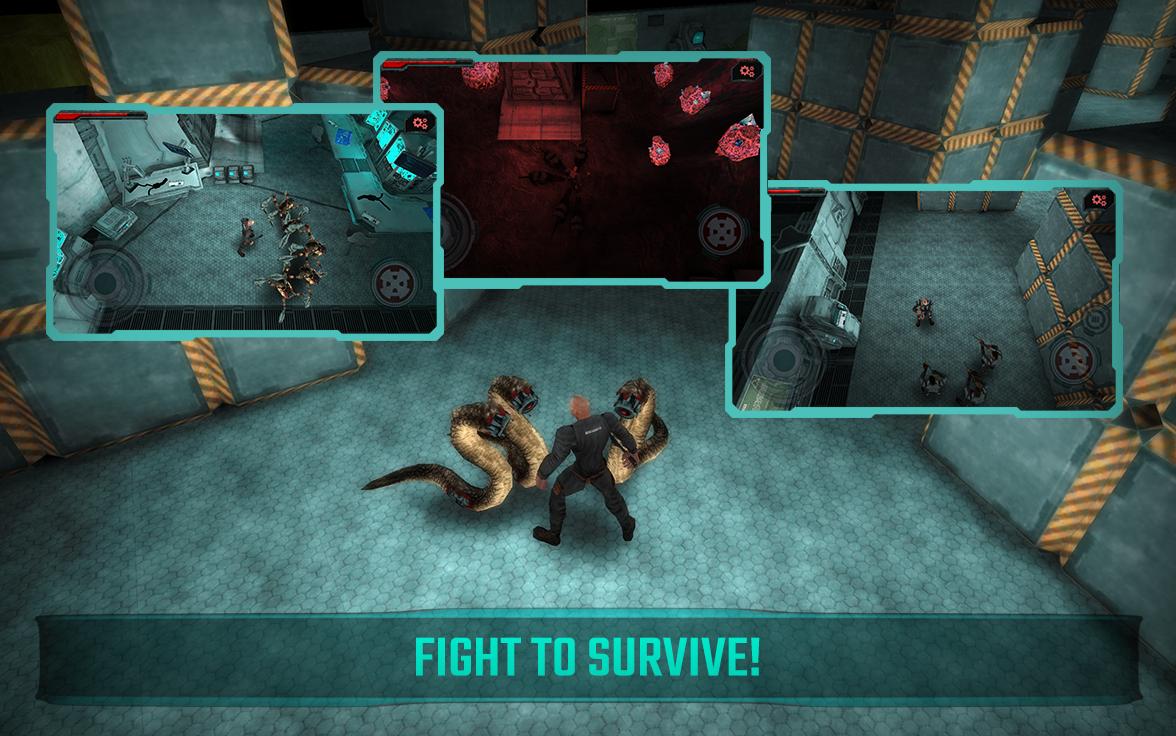
Task: Open settings gear in the red room screenshot
Action: tap(747, 71)
